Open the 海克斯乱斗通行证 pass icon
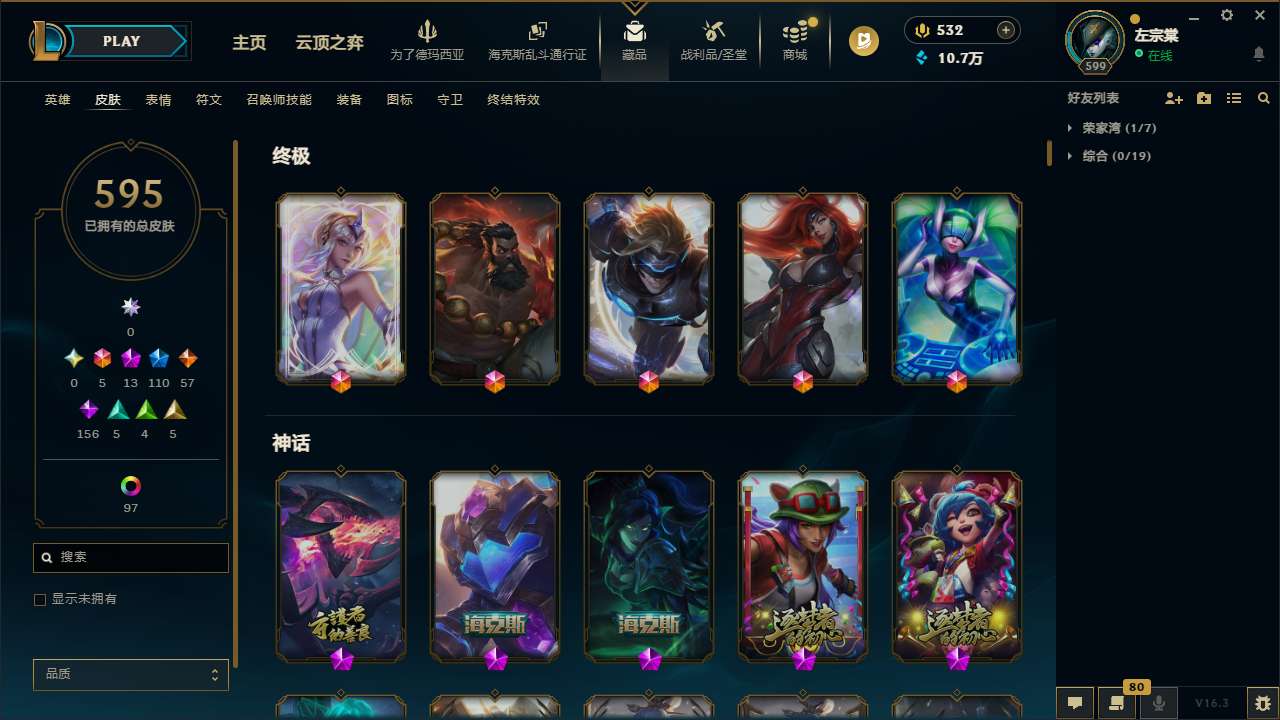The image size is (1280, 720). click(537, 32)
